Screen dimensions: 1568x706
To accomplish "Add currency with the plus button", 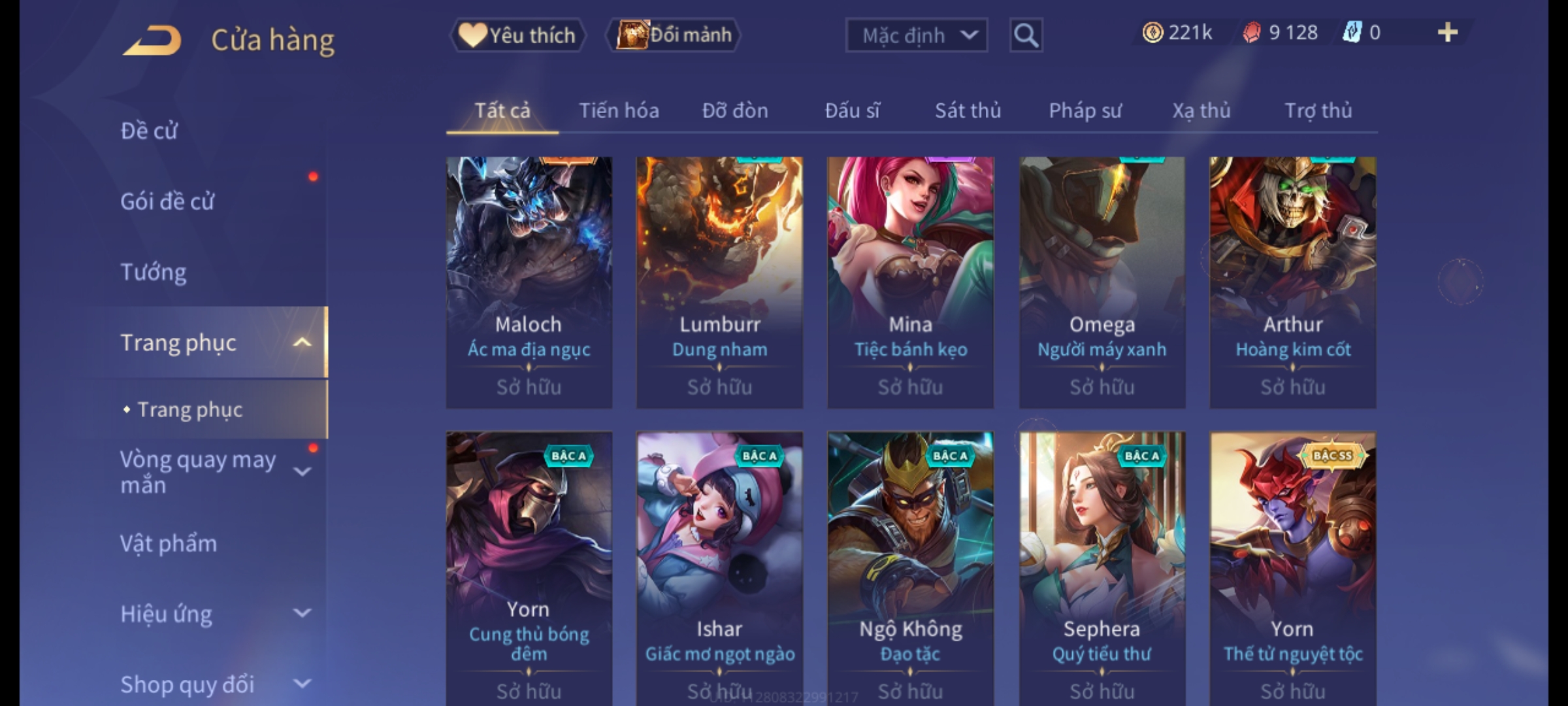I will [x=1448, y=33].
